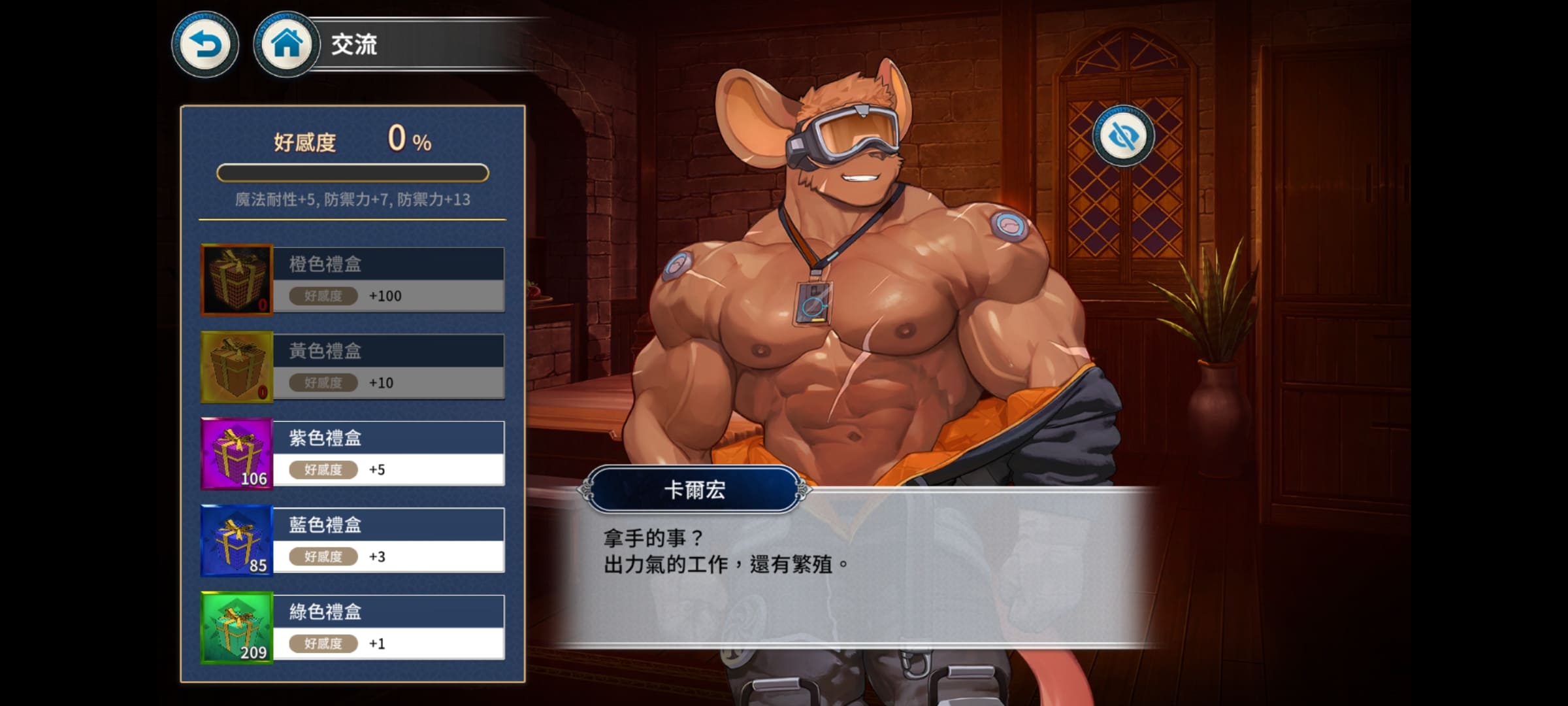Image resolution: width=1568 pixels, height=706 pixels.
Task: Use a green gift box (綠色禮盒)
Action: click(x=353, y=628)
